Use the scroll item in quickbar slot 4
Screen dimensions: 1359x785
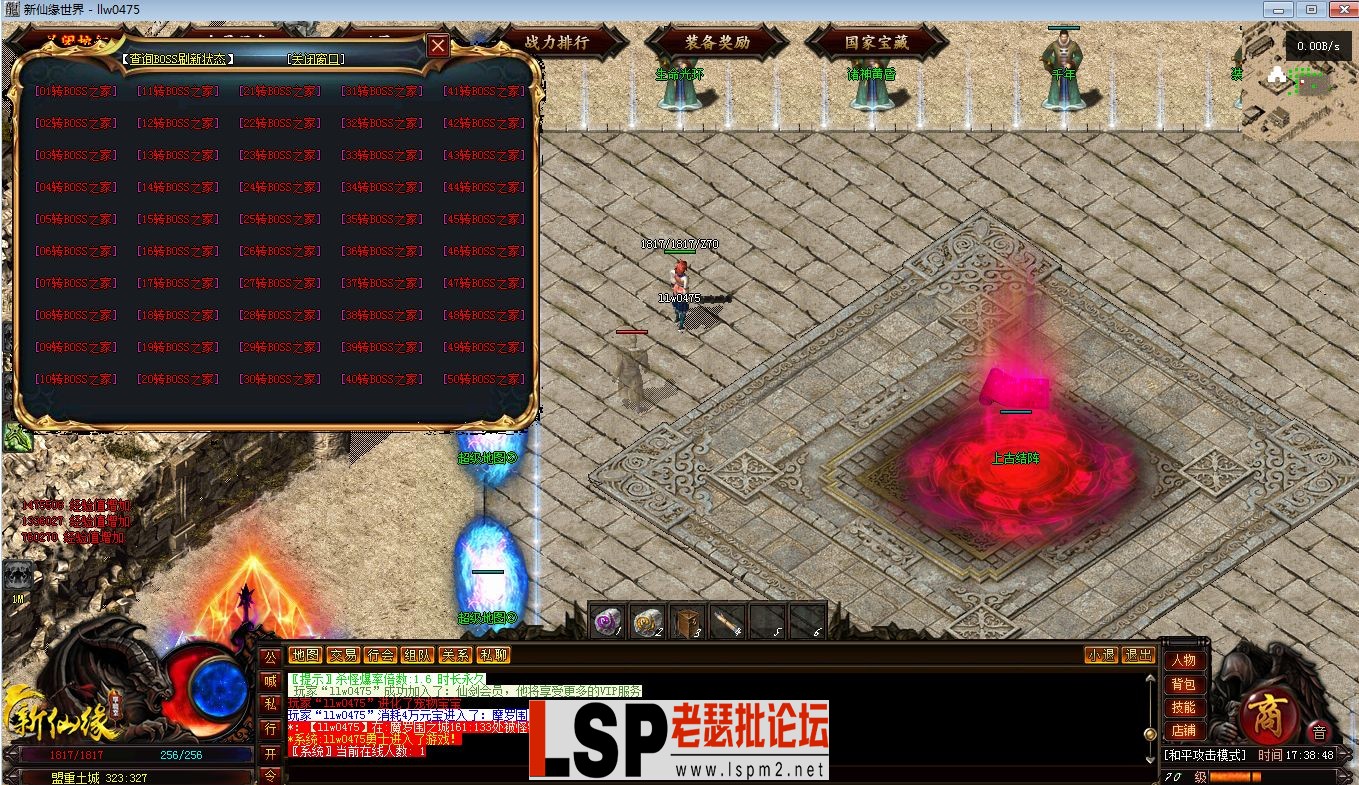pos(727,618)
